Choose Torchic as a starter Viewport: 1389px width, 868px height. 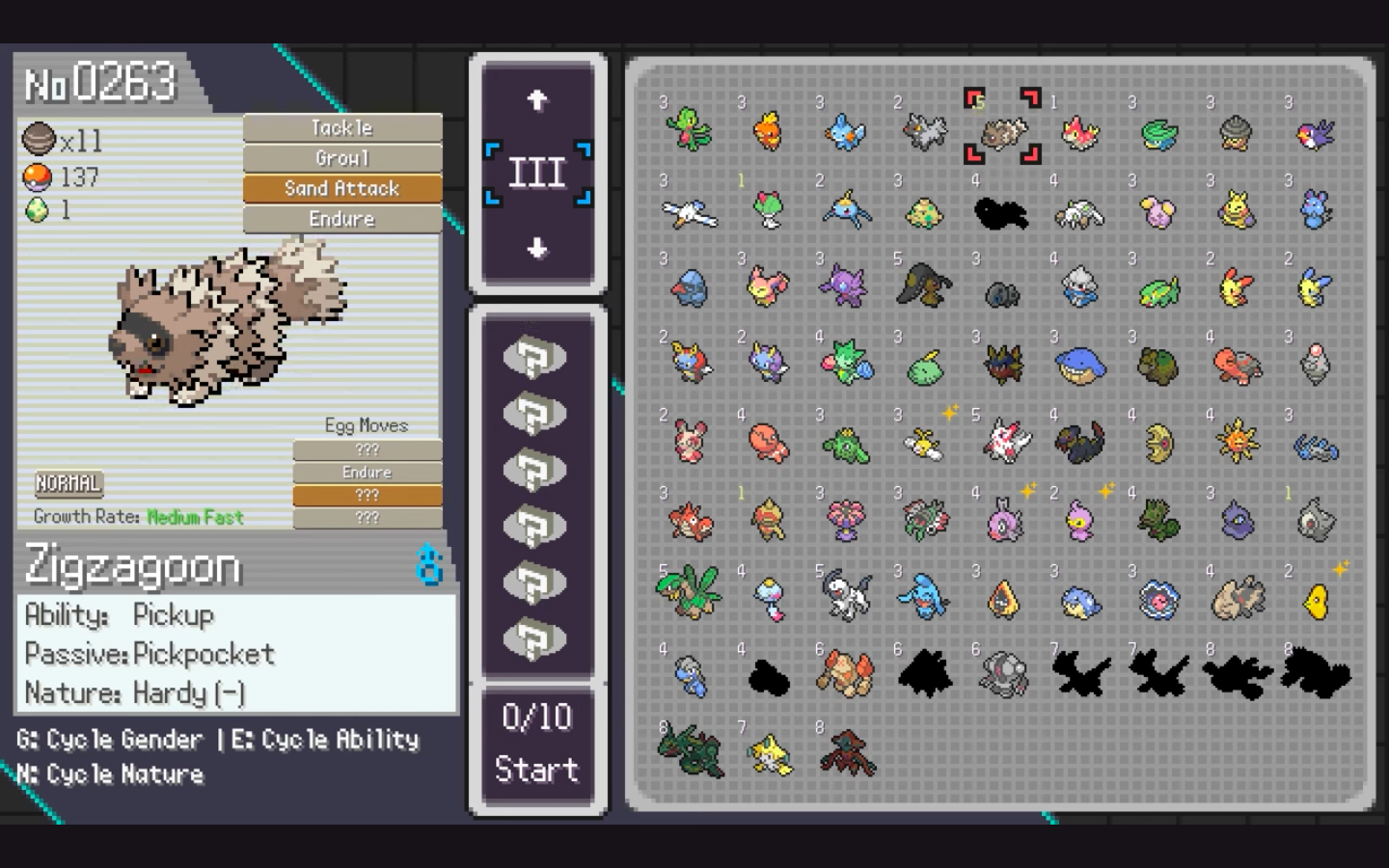click(x=768, y=132)
